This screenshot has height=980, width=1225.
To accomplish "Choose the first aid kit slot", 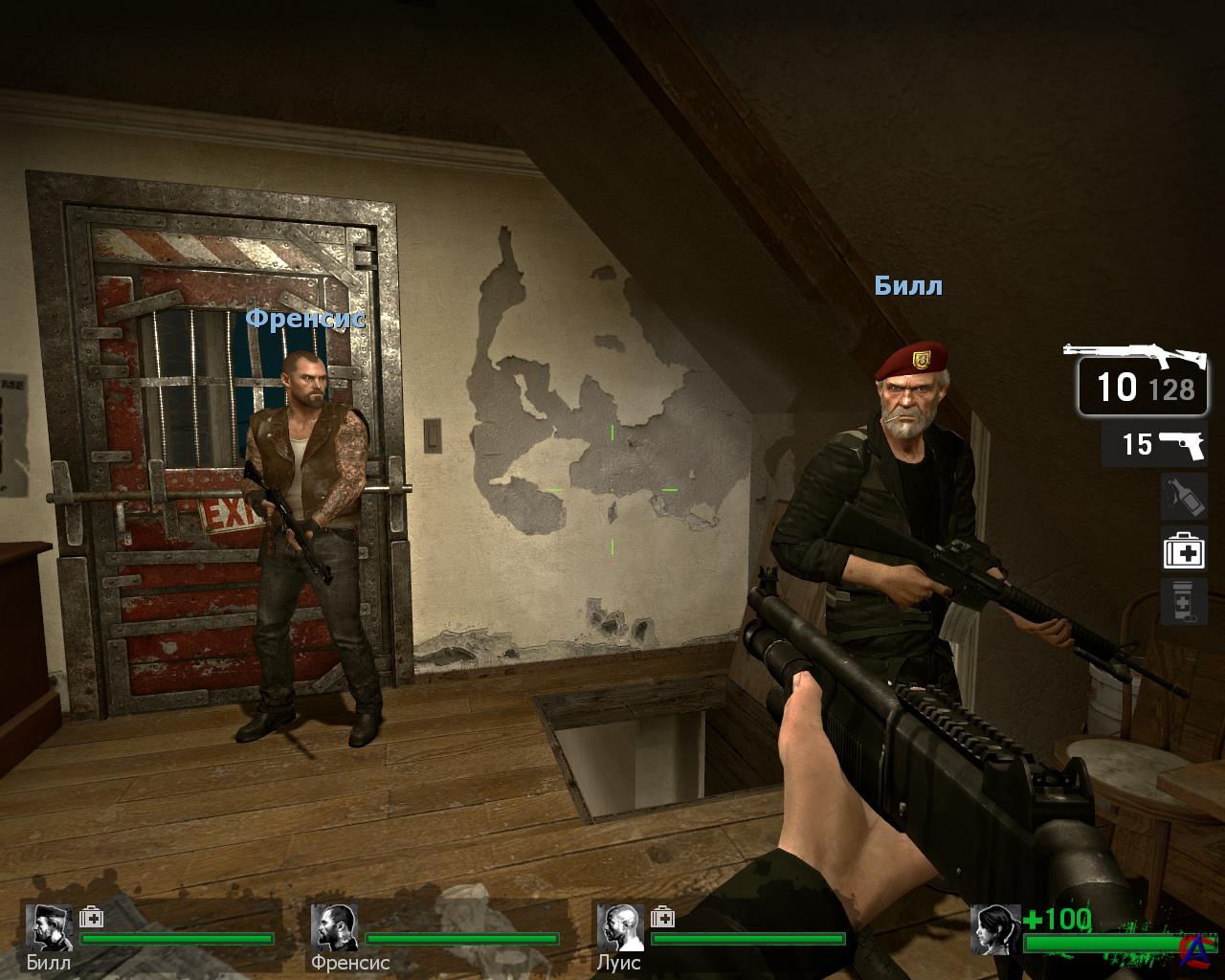I will [1183, 550].
